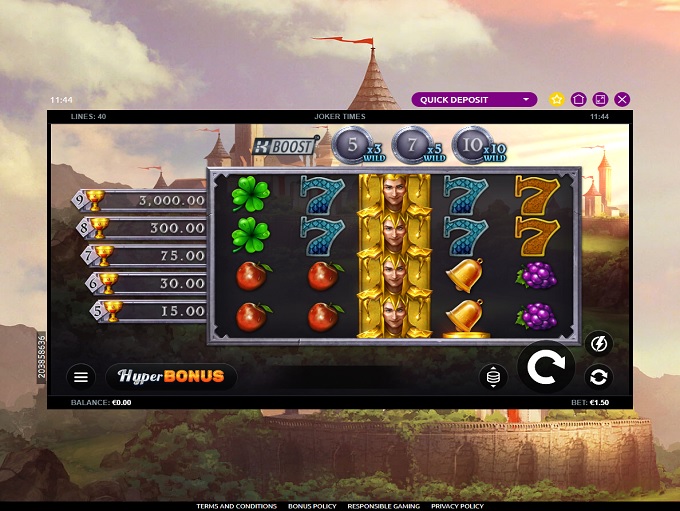Adjust bet using the coin stack icon

point(493,377)
